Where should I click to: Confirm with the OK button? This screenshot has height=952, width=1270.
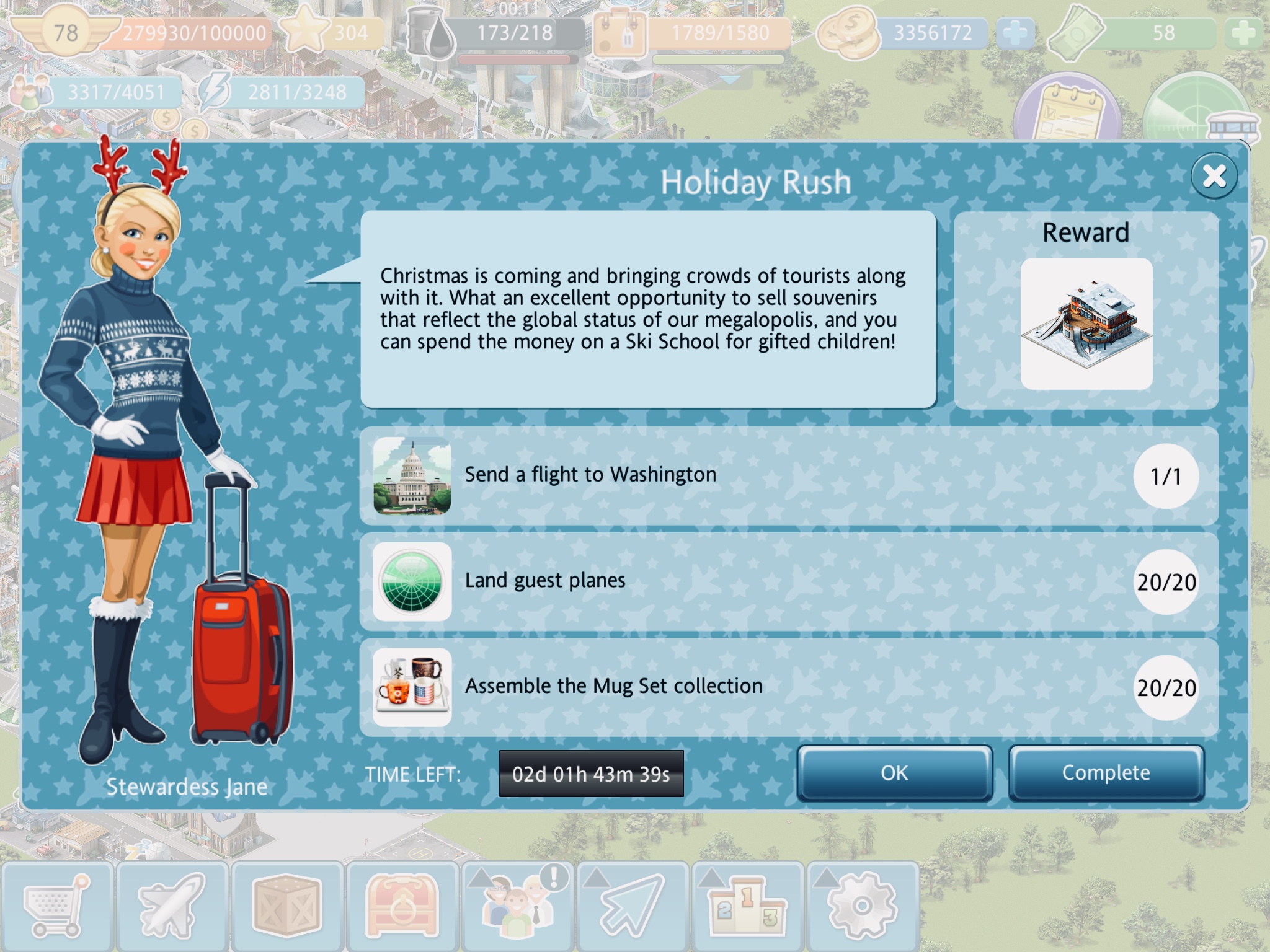(894, 773)
